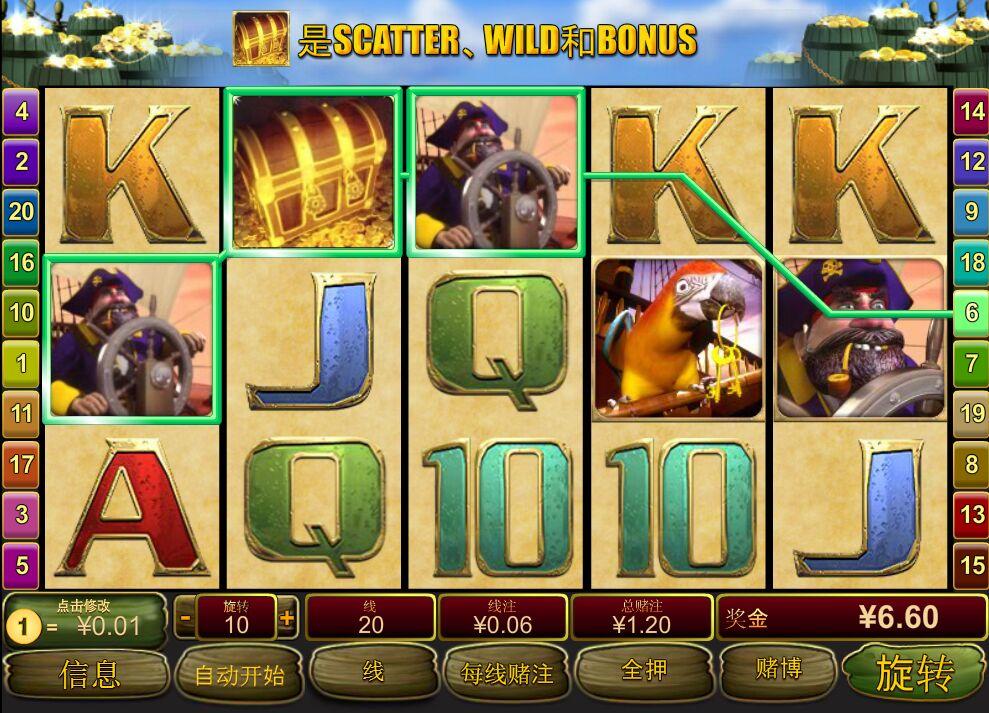Select payline 1 marker
989x713 pixels.
coord(21,363)
